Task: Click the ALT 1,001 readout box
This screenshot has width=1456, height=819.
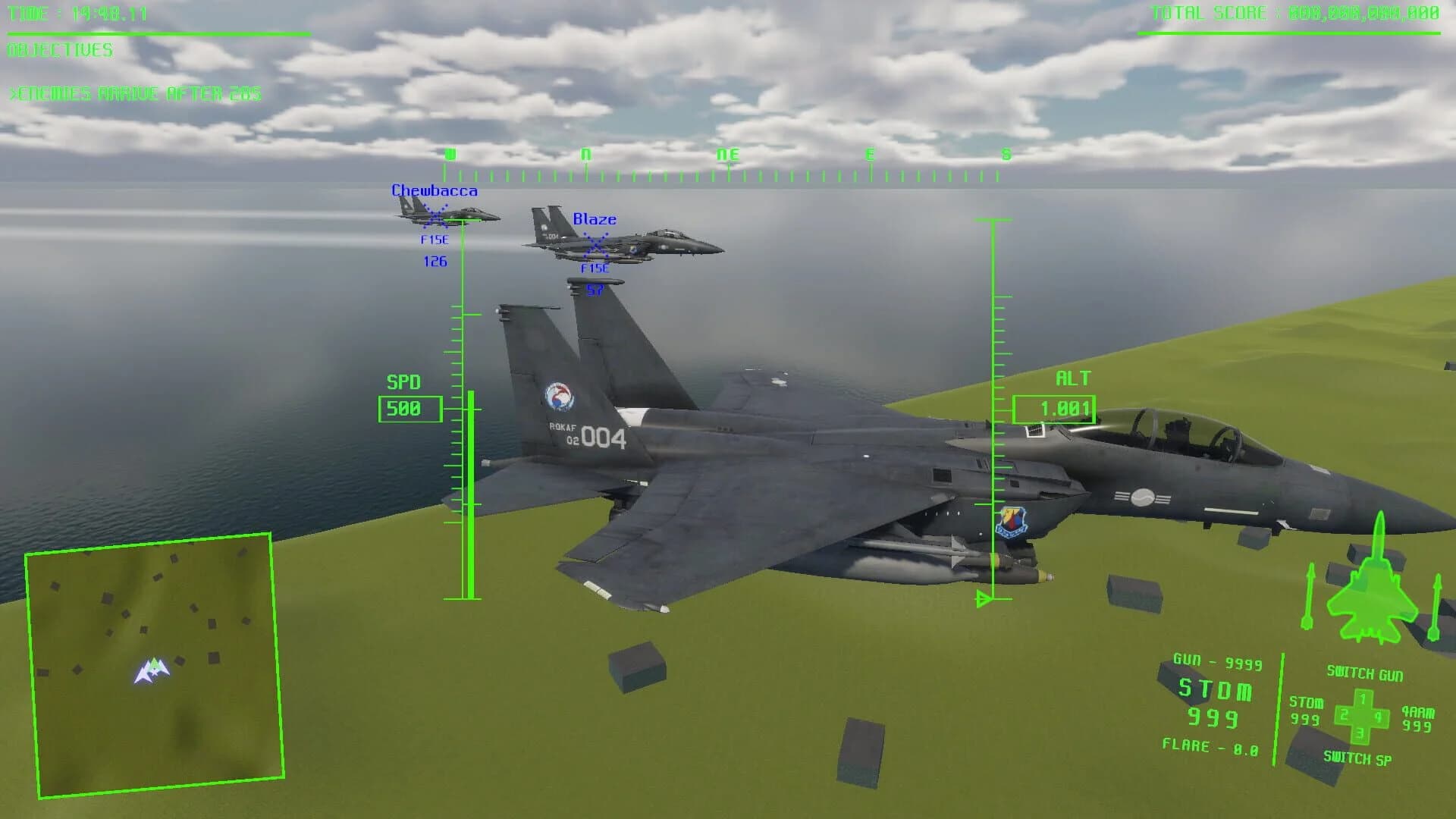Action: (x=1054, y=407)
